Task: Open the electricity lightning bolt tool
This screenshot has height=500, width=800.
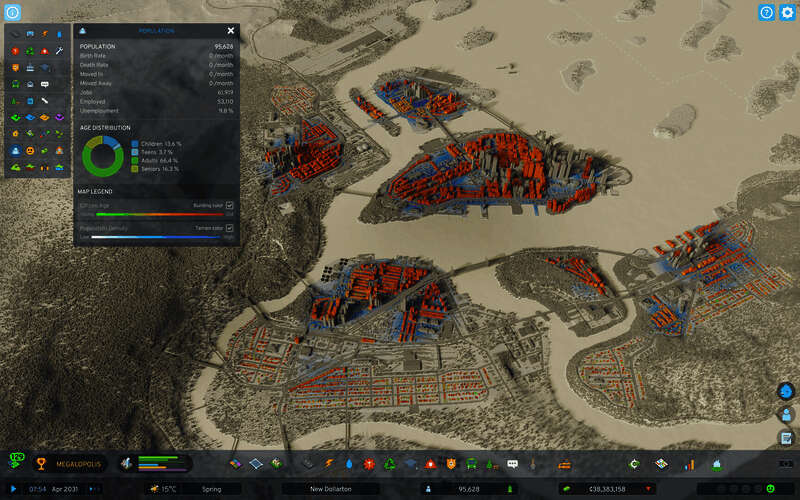Action: click(331, 464)
